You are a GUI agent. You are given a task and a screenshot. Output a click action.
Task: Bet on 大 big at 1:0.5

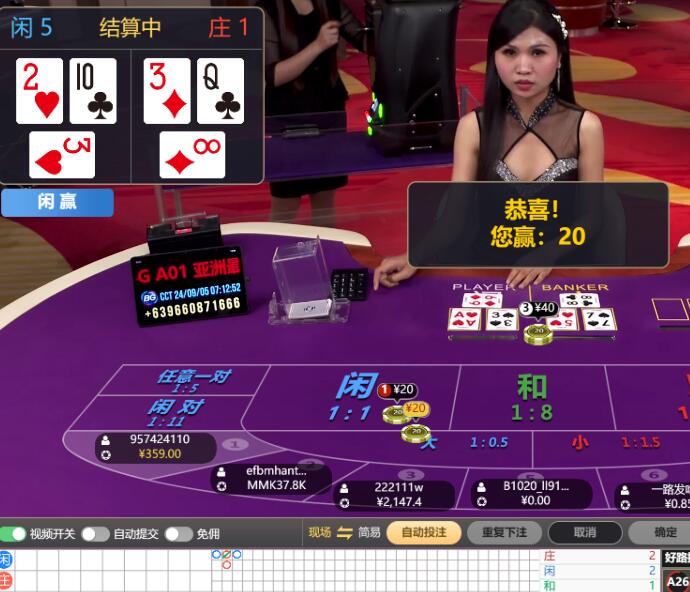click(x=470, y=442)
